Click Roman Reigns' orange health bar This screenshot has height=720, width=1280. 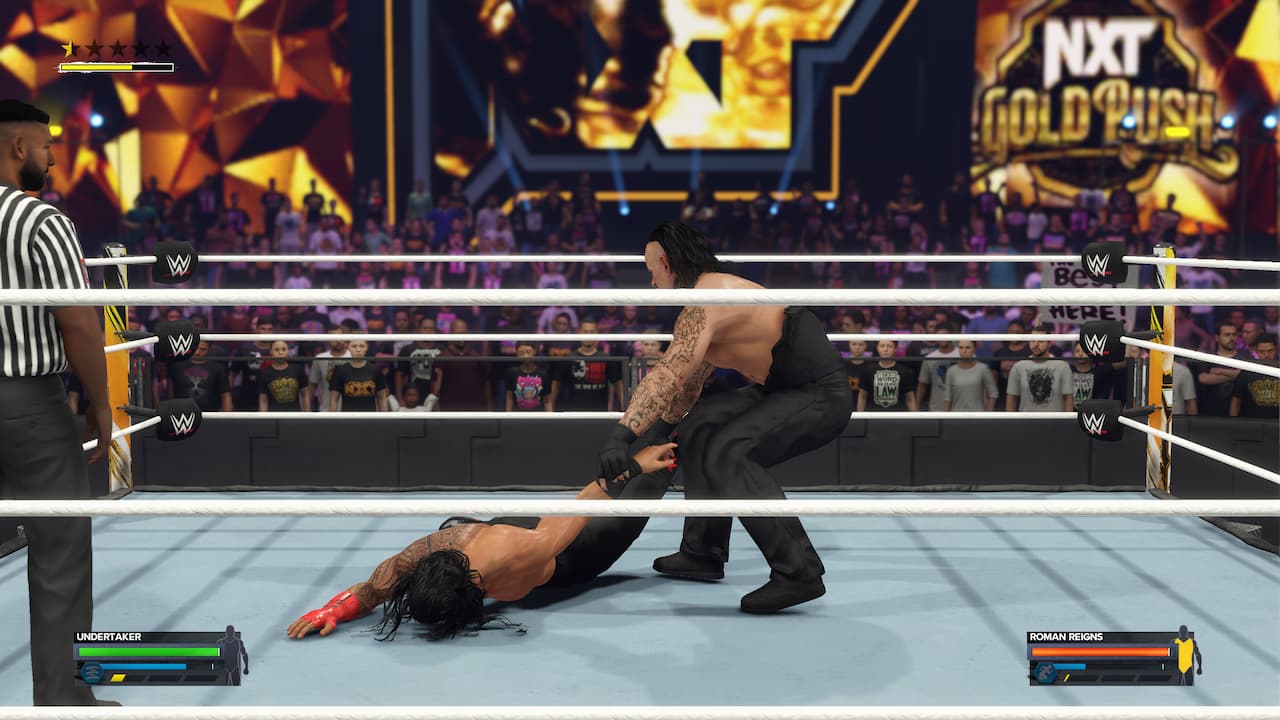(x=1098, y=652)
